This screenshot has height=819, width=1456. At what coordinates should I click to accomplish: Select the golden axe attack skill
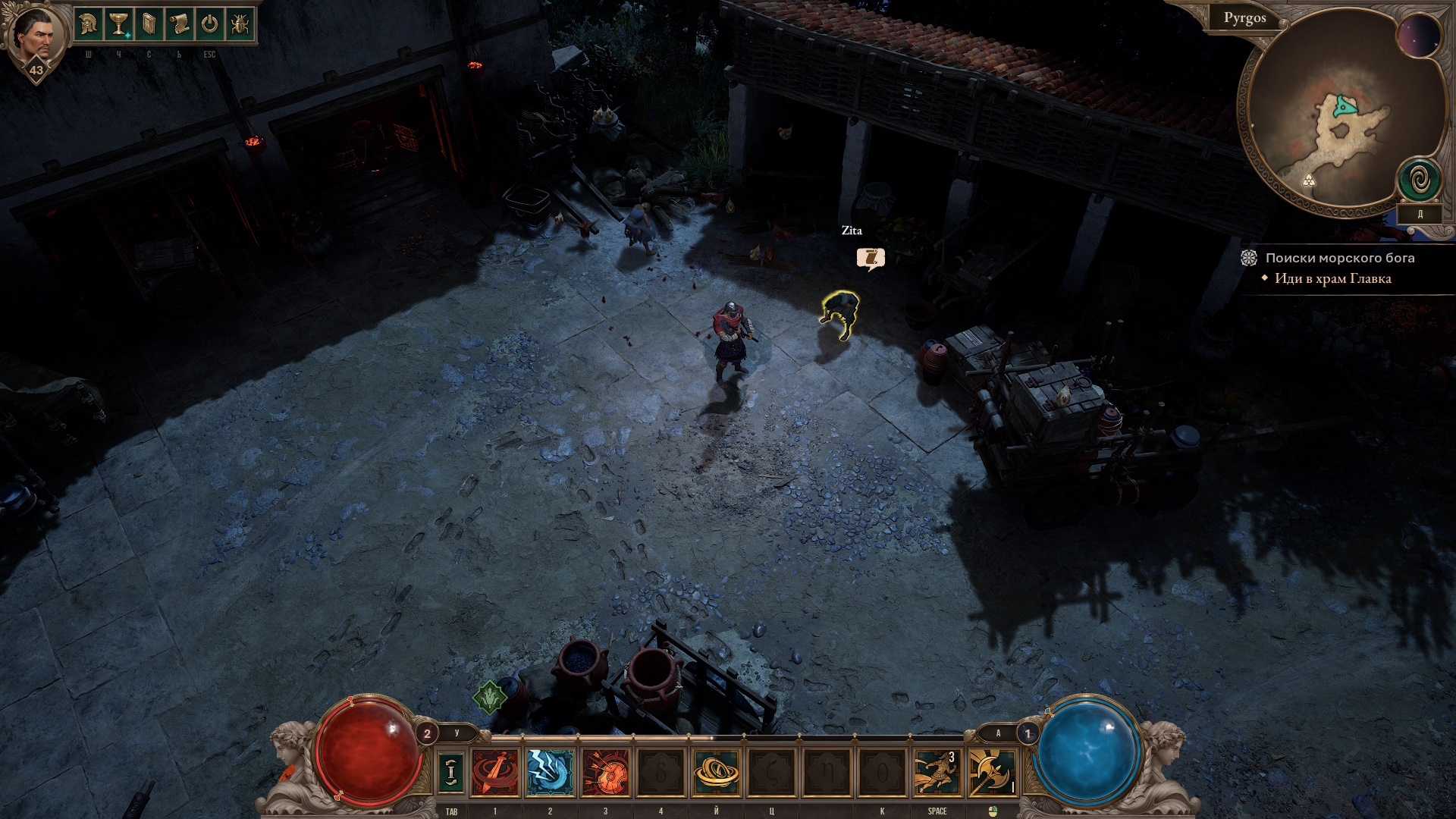(992, 772)
